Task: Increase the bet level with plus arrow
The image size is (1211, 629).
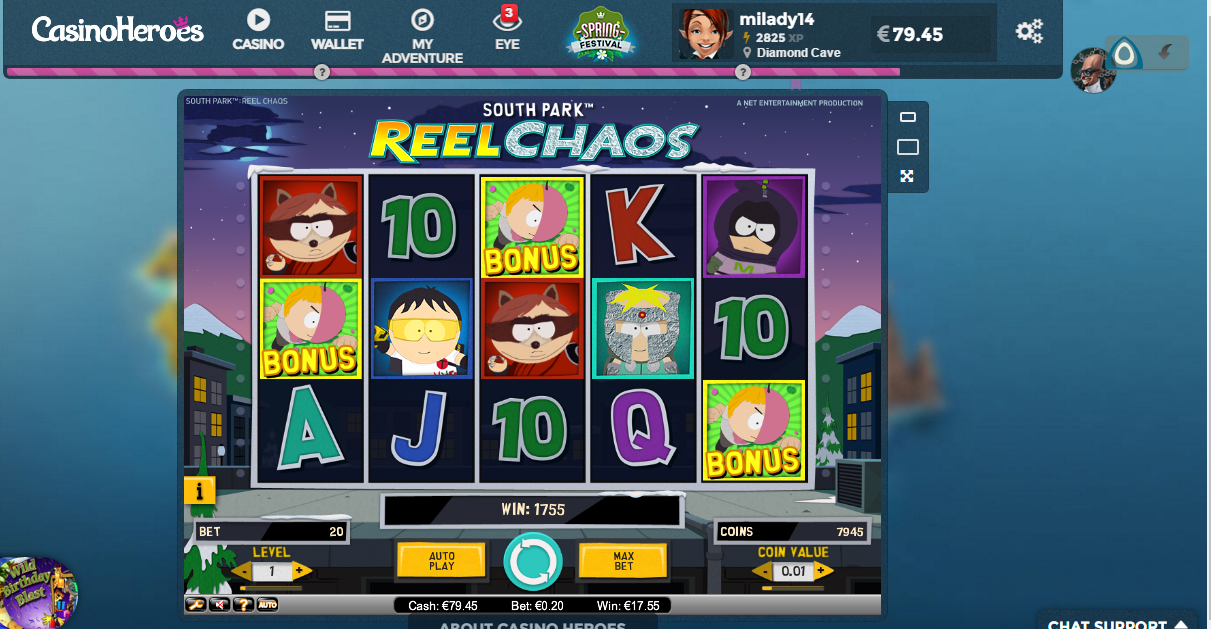Action: 303,572
